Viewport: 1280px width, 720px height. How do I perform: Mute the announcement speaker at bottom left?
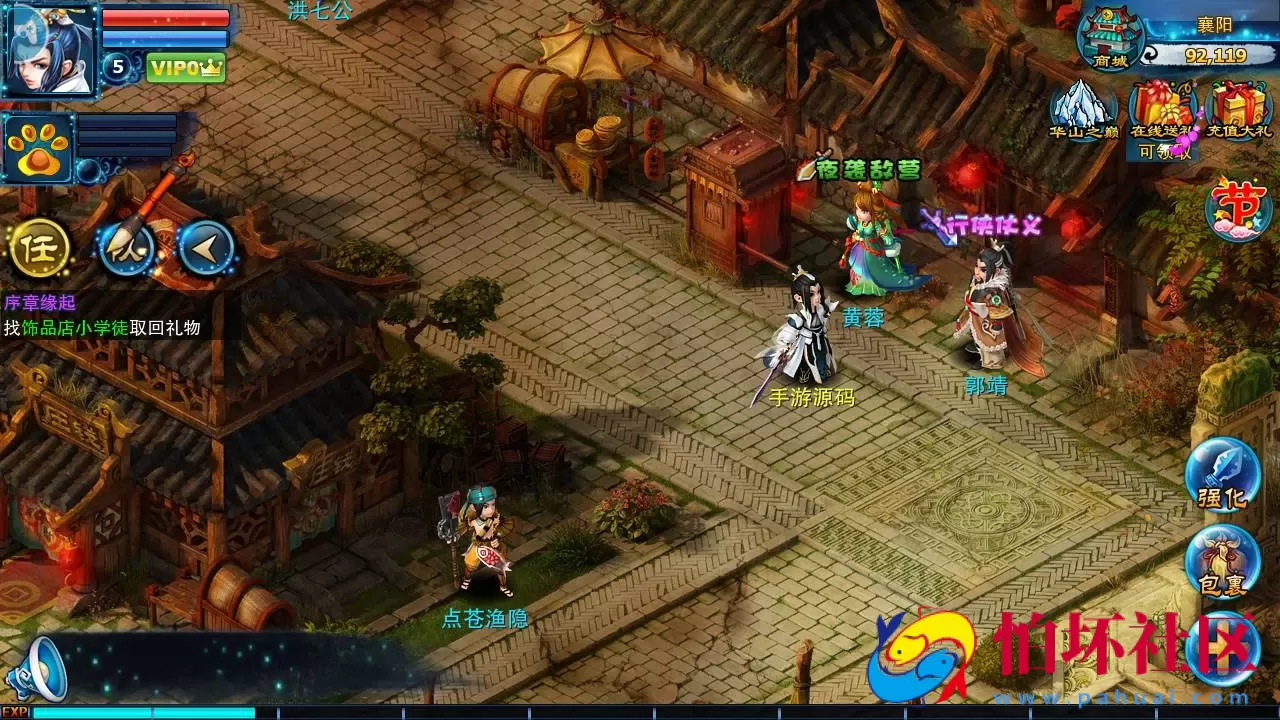(40, 669)
